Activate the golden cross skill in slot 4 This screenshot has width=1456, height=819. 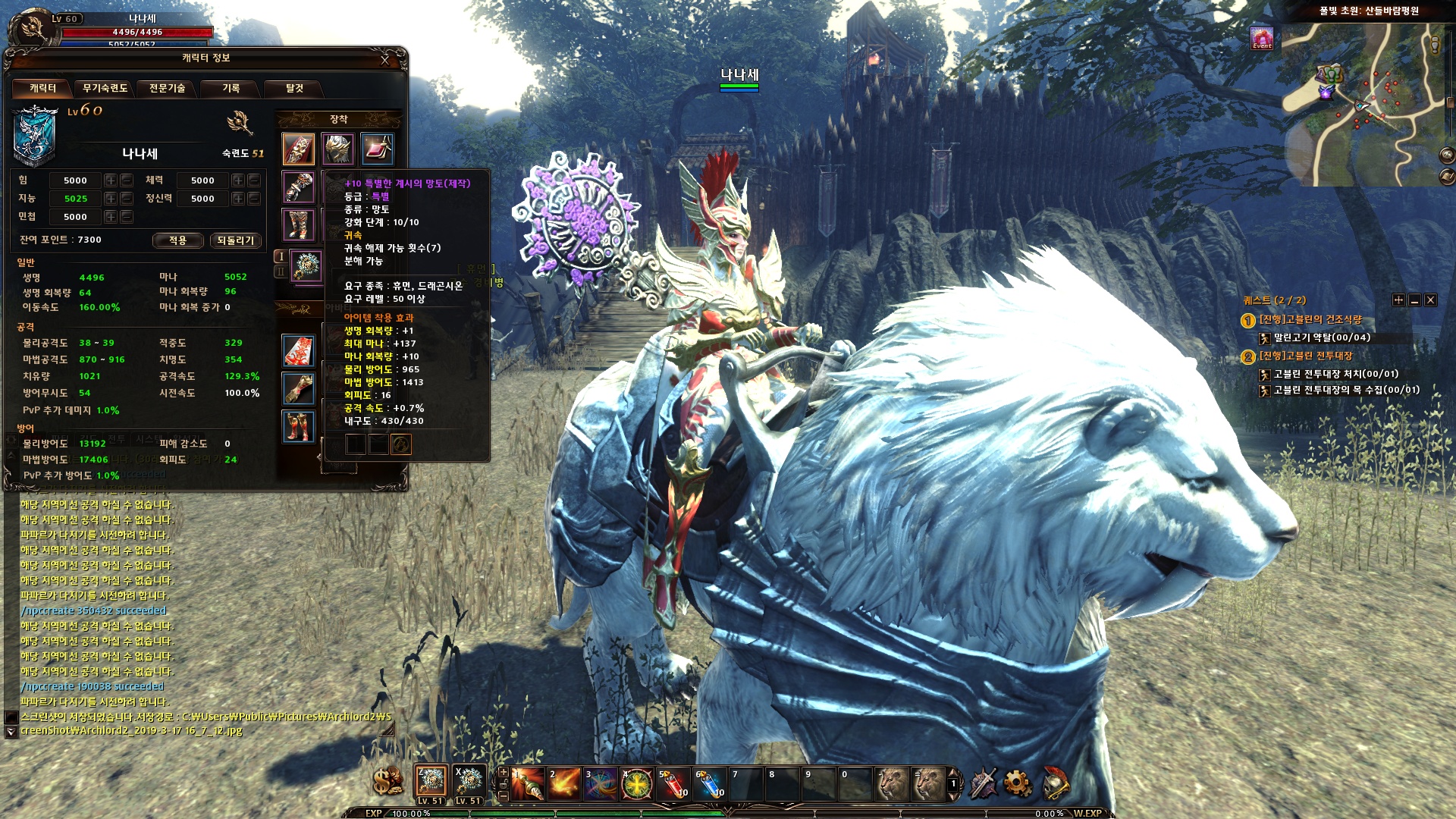(635, 782)
